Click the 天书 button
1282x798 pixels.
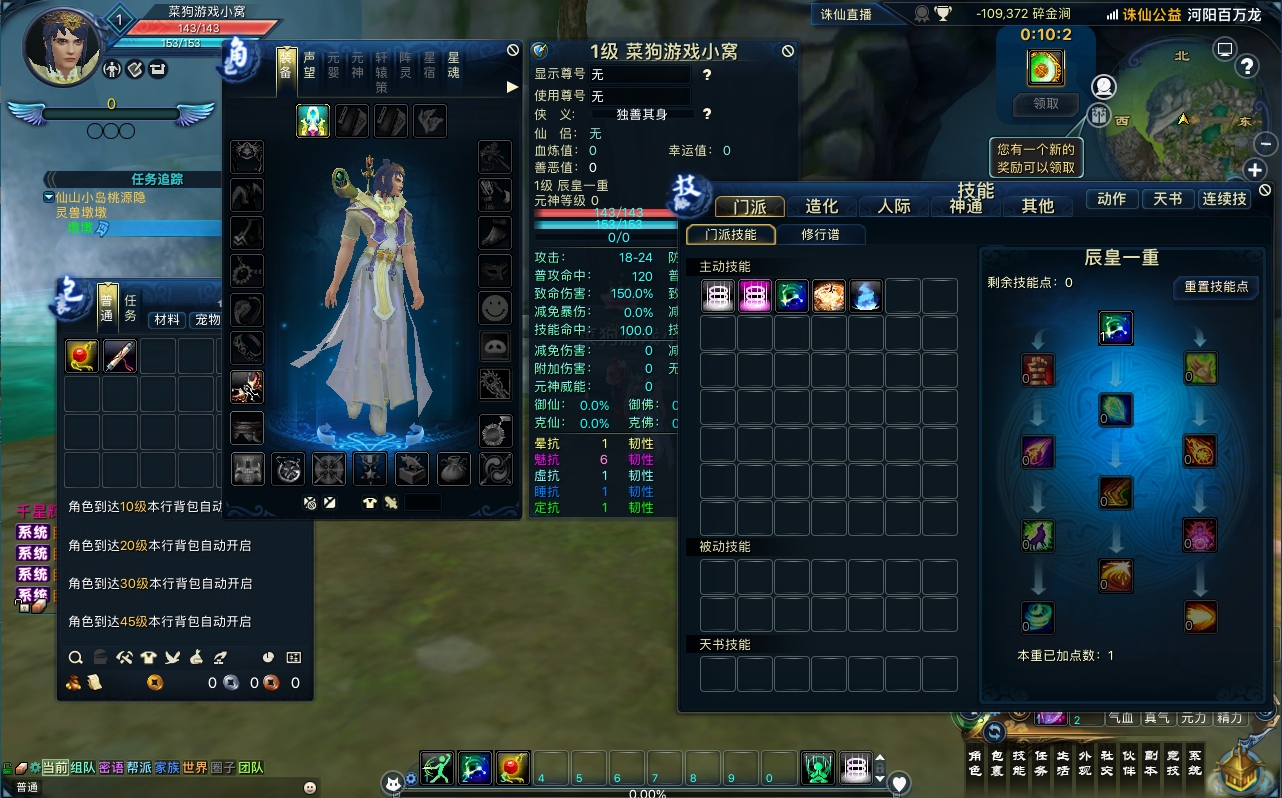pyautogui.click(x=1167, y=199)
